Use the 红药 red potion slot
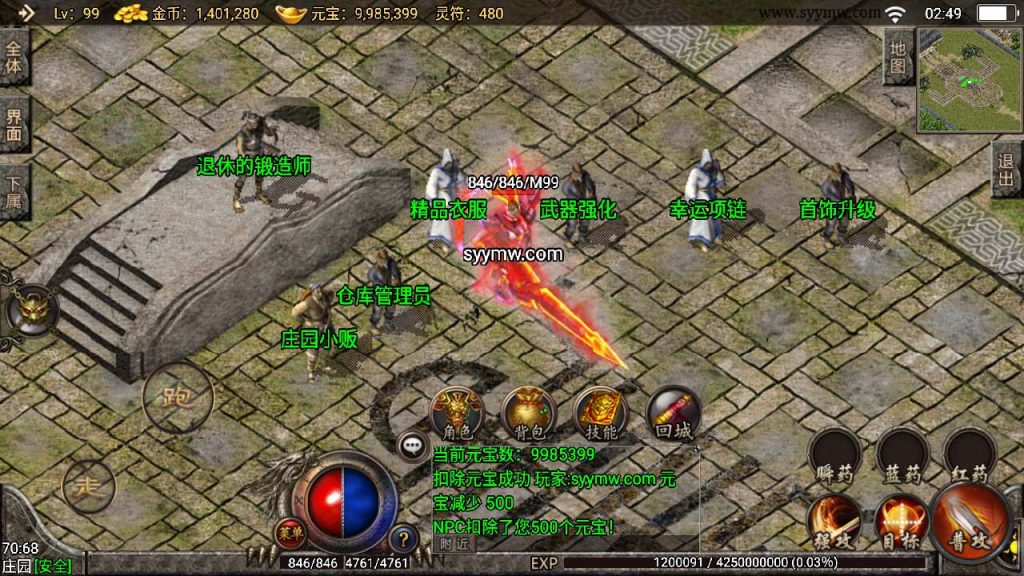The width and height of the screenshot is (1024, 576). (969, 455)
